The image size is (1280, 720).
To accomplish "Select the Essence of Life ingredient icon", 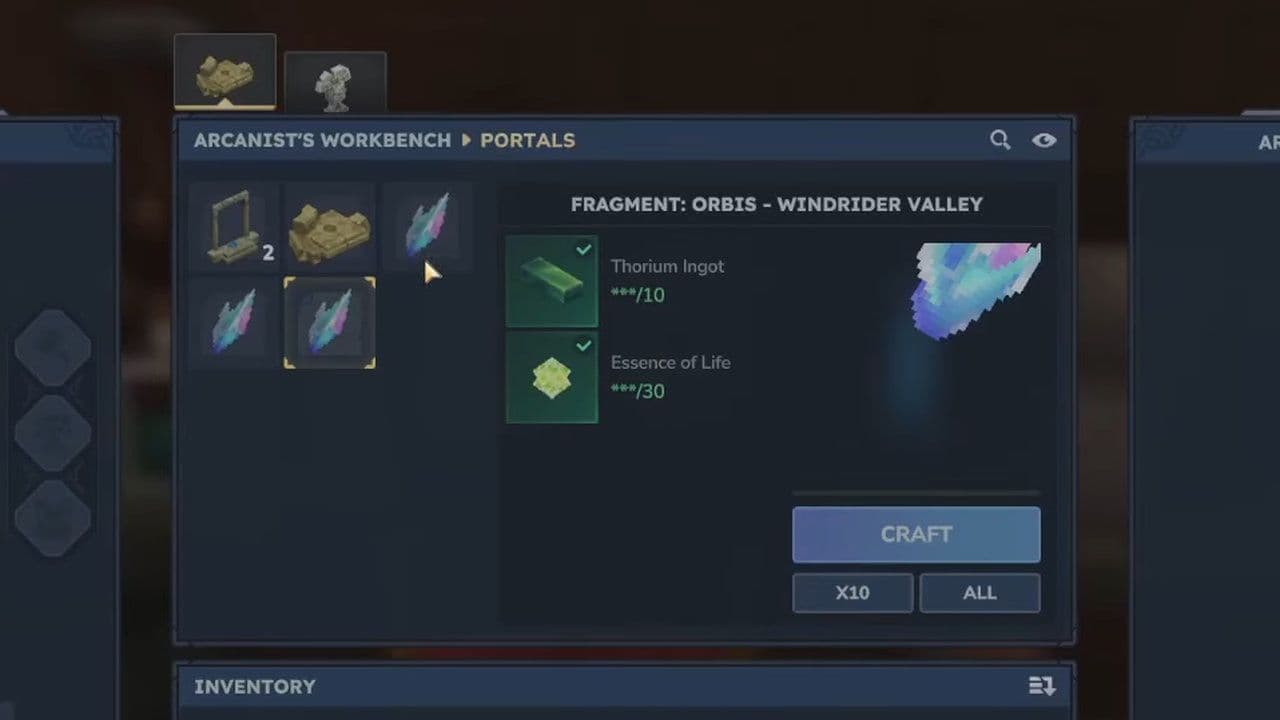I will click(x=552, y=377).
